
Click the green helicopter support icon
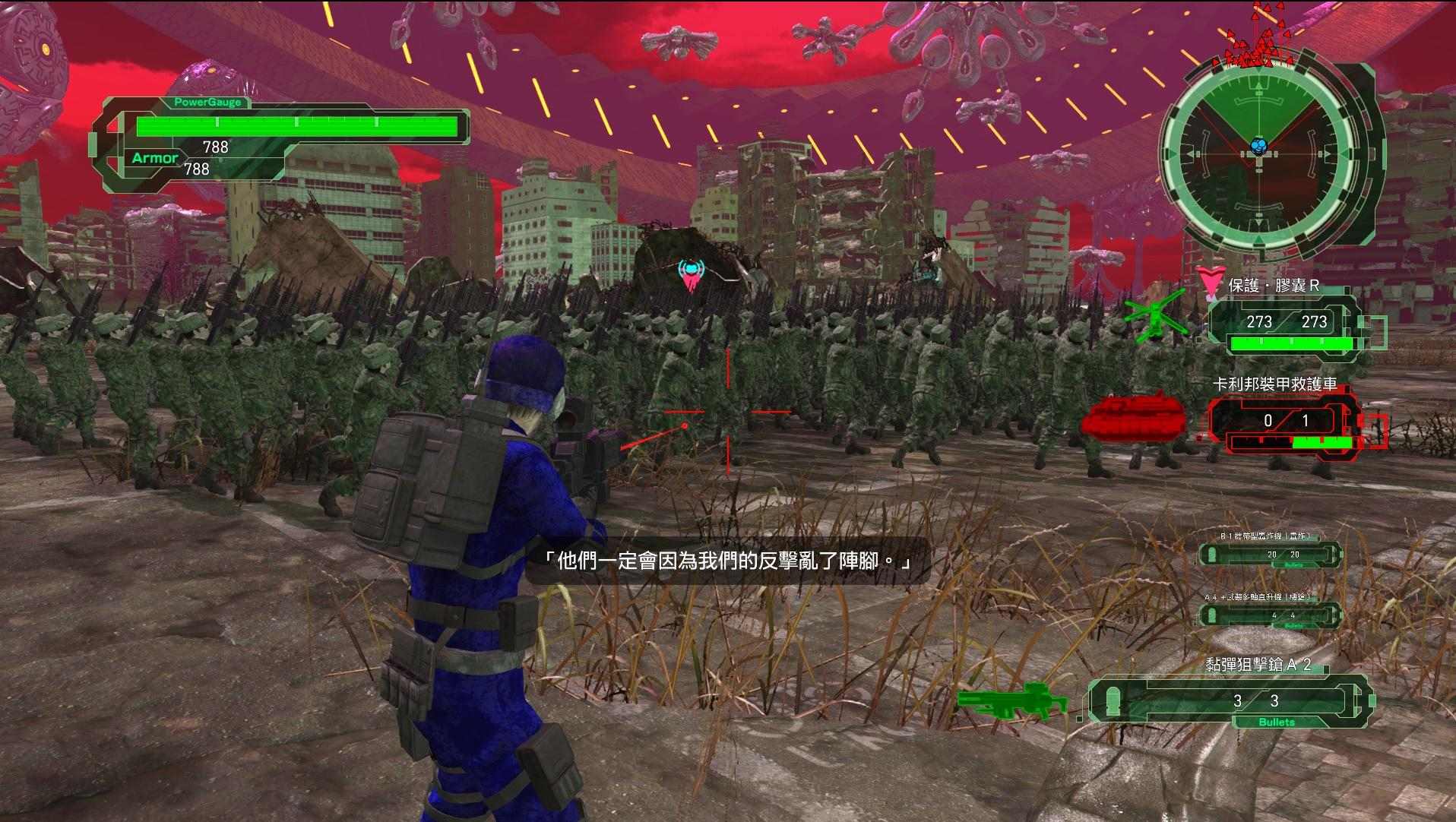point(1154,319)
